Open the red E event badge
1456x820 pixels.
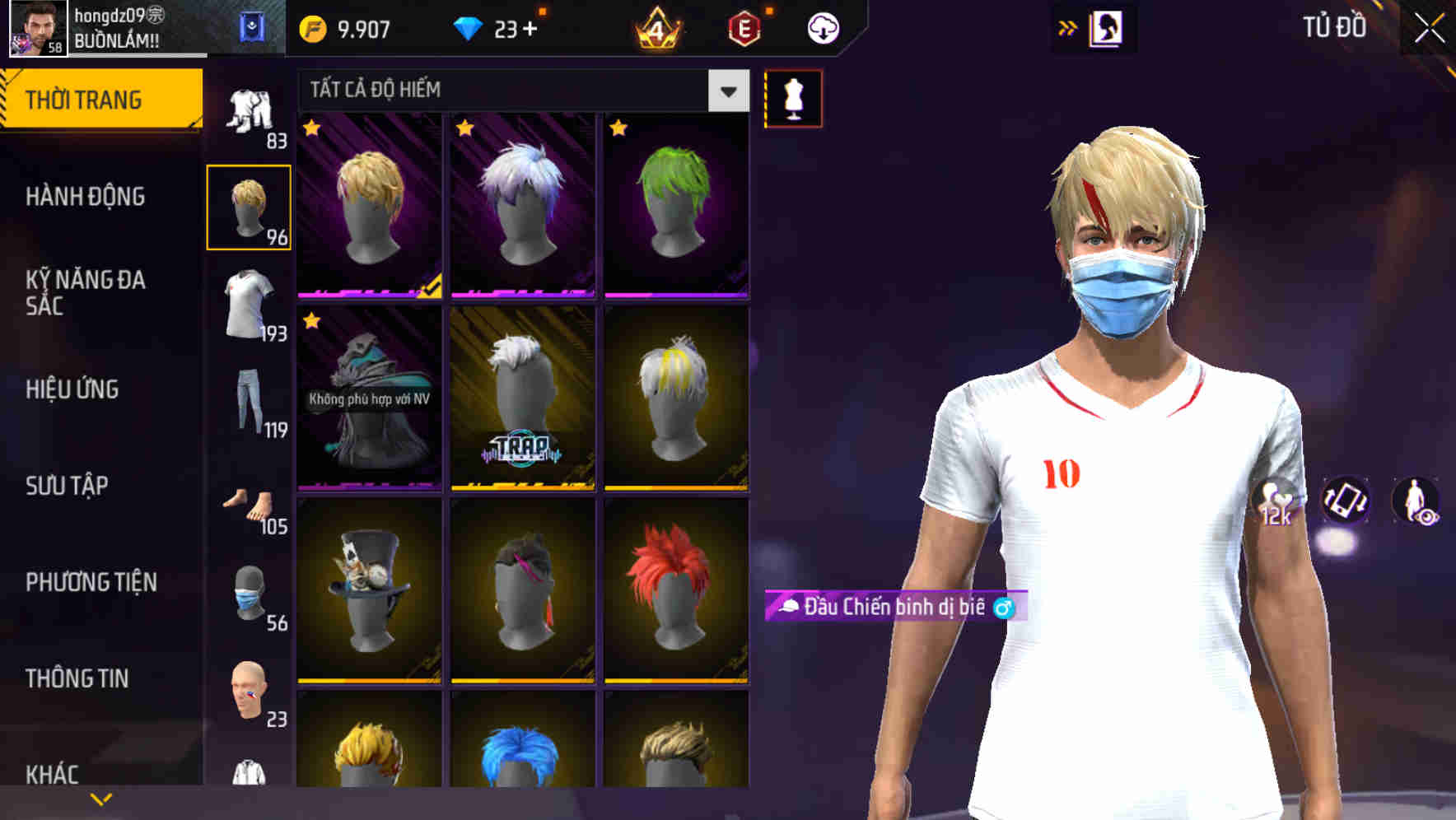(744, 26)
